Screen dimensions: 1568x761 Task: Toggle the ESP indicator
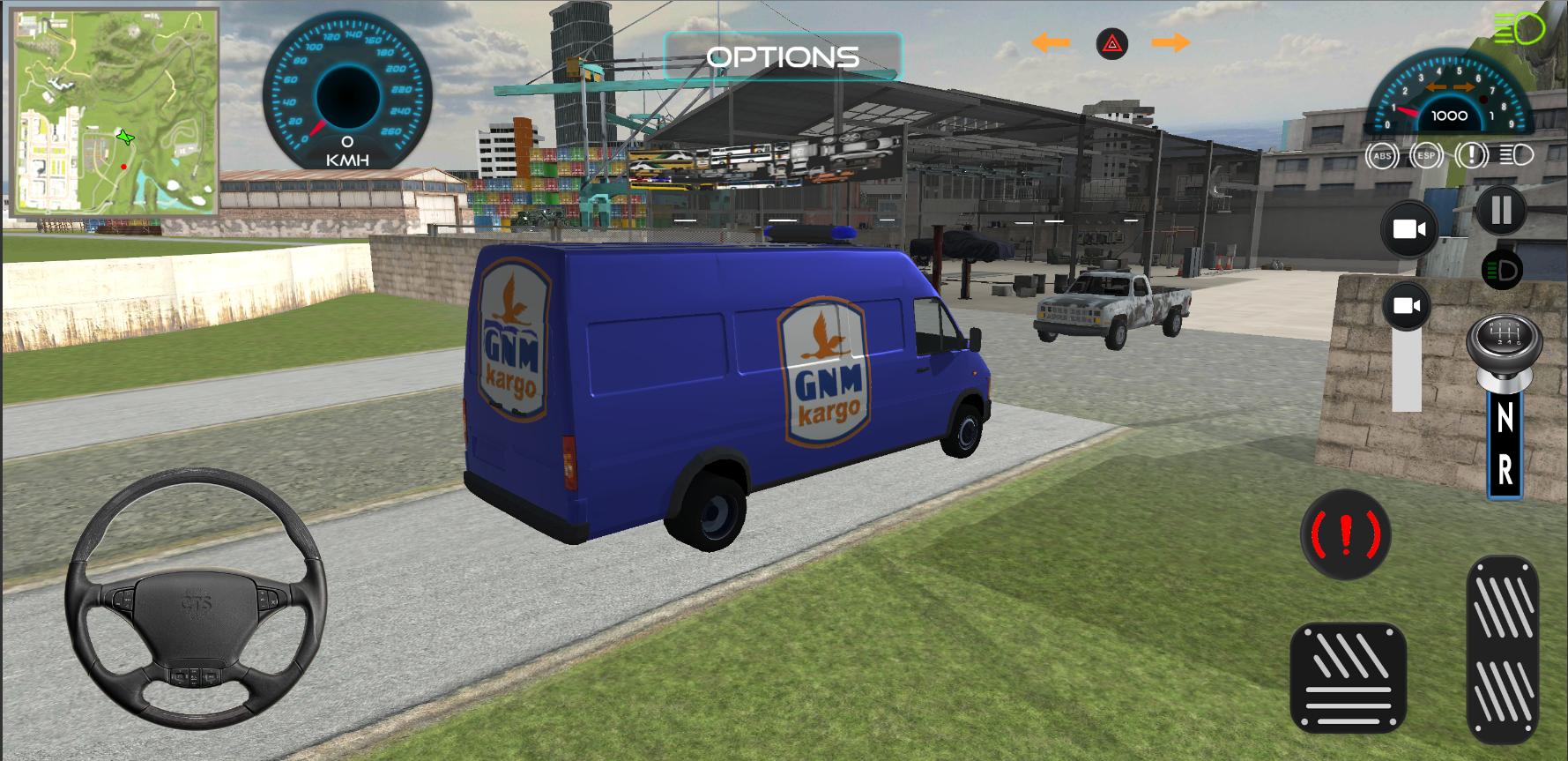click(x=1425, y=156)
